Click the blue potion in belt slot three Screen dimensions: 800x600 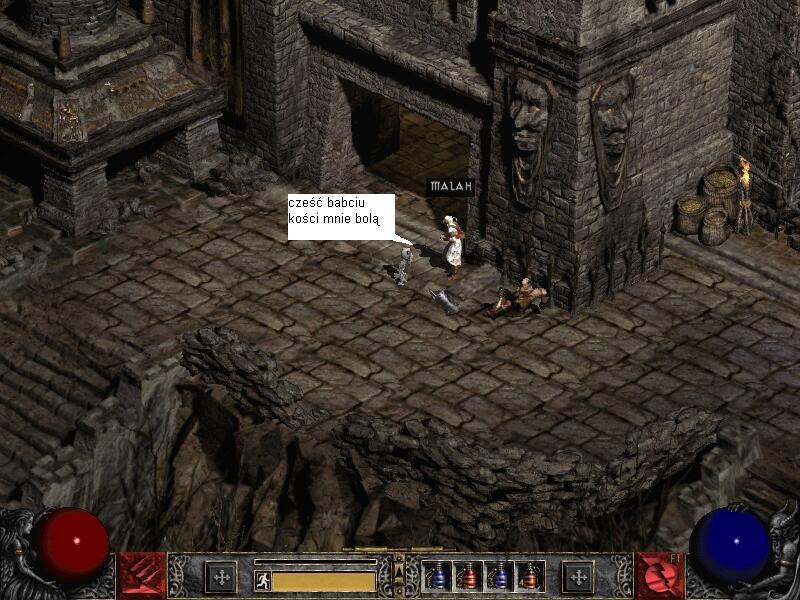coord(498,576)
